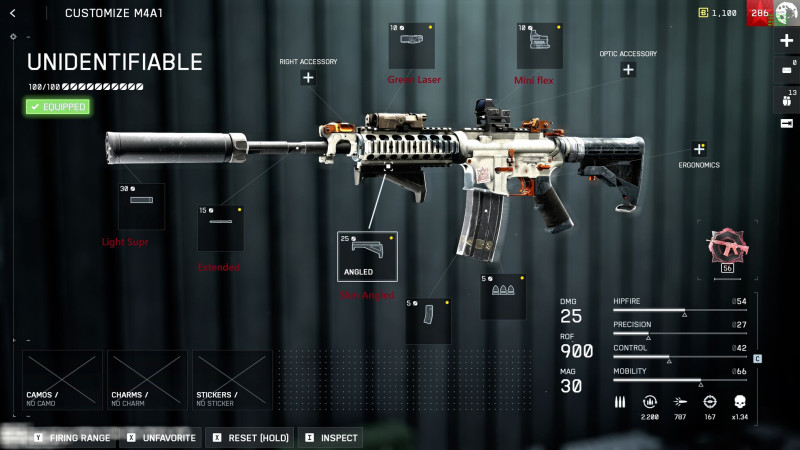Select the Green Laser attachment slot
Image resolution: width=800 pixels, height=450 pixels.
click(x=411, y=45)
